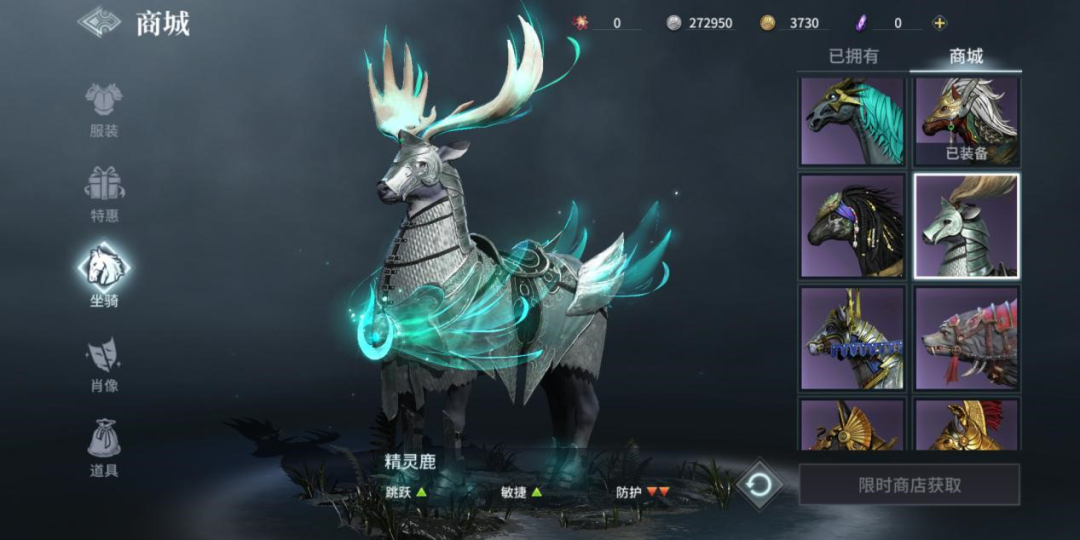Select the teal-maned horse mount thumbnail
The height and width of the screenshot is (540, 1080).
click(x=852, y=121)
